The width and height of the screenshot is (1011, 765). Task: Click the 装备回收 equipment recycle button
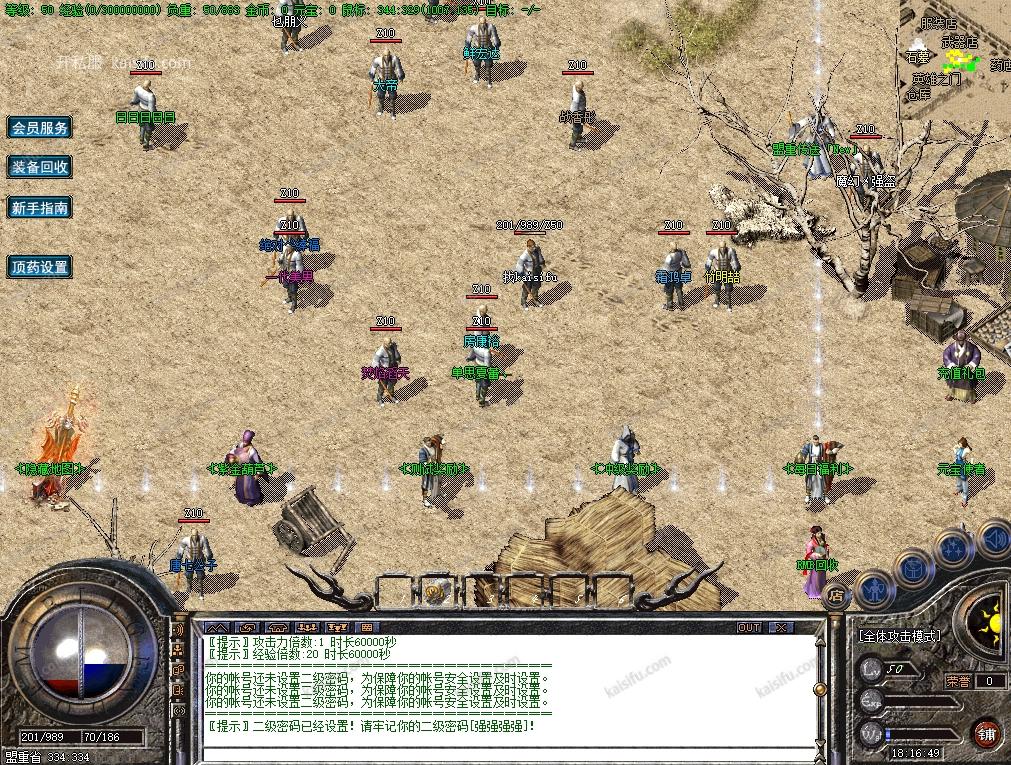40,168
